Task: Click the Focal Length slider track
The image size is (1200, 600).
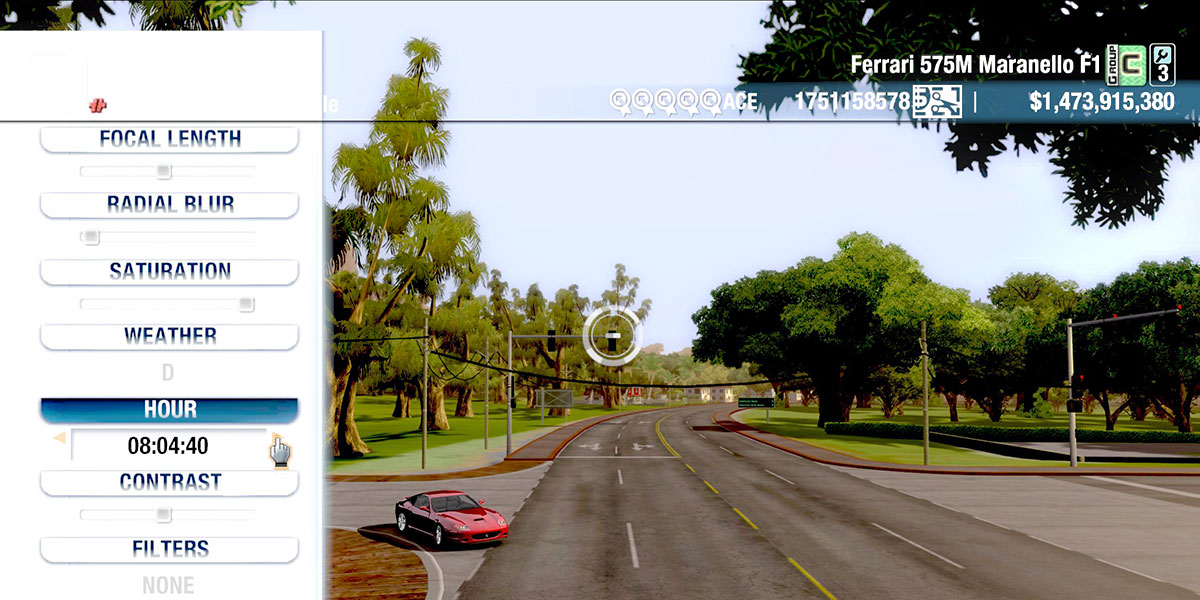Action: [x=168, y=171]
